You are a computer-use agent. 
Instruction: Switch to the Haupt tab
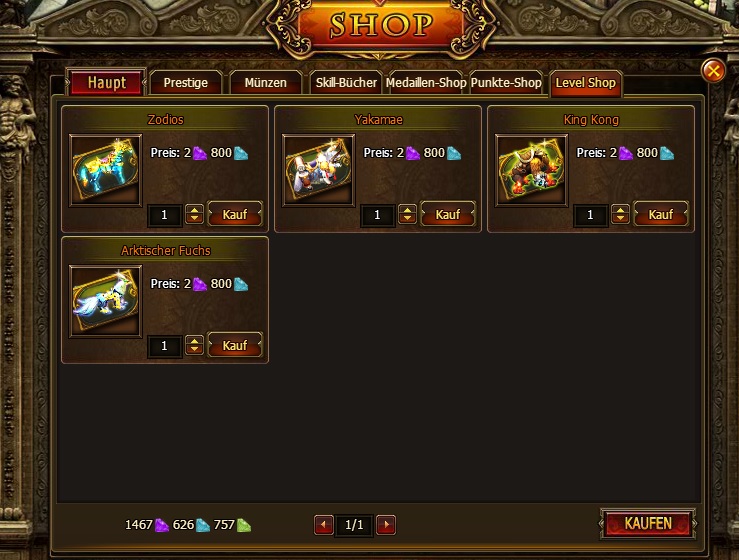point(106,83)
